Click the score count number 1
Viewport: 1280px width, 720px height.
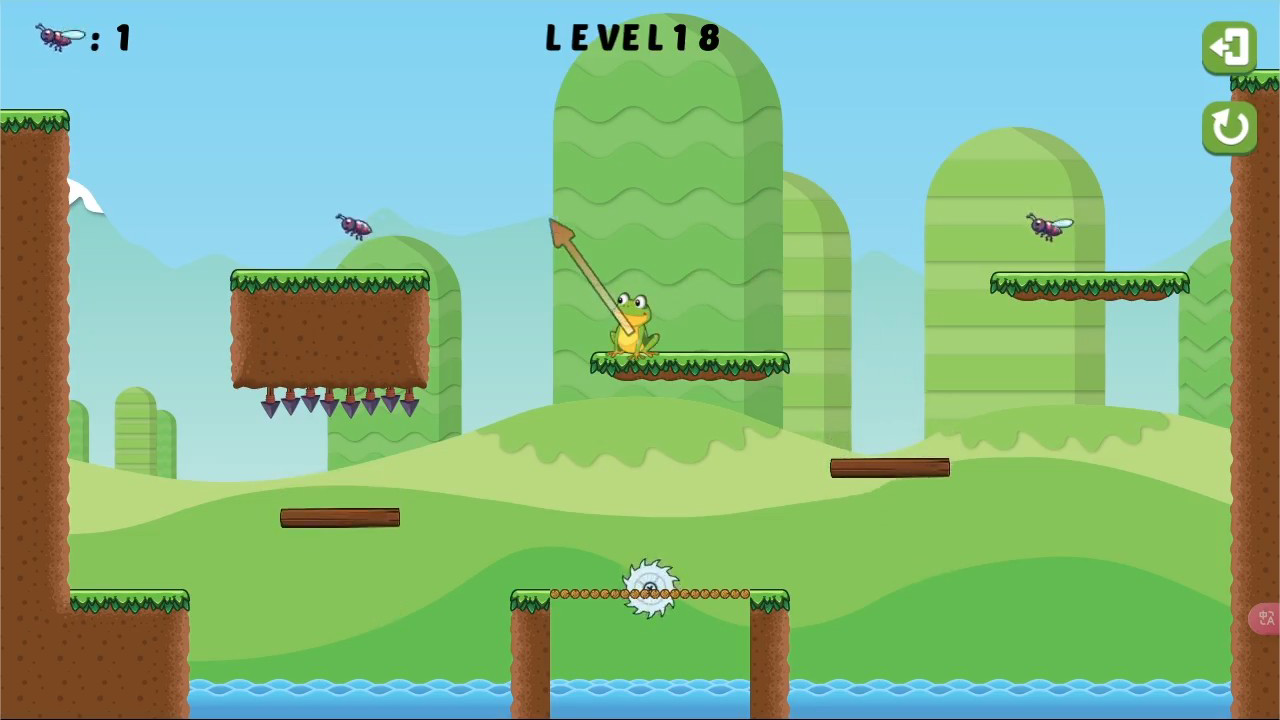pyautogui.click(x=122, y=38)
